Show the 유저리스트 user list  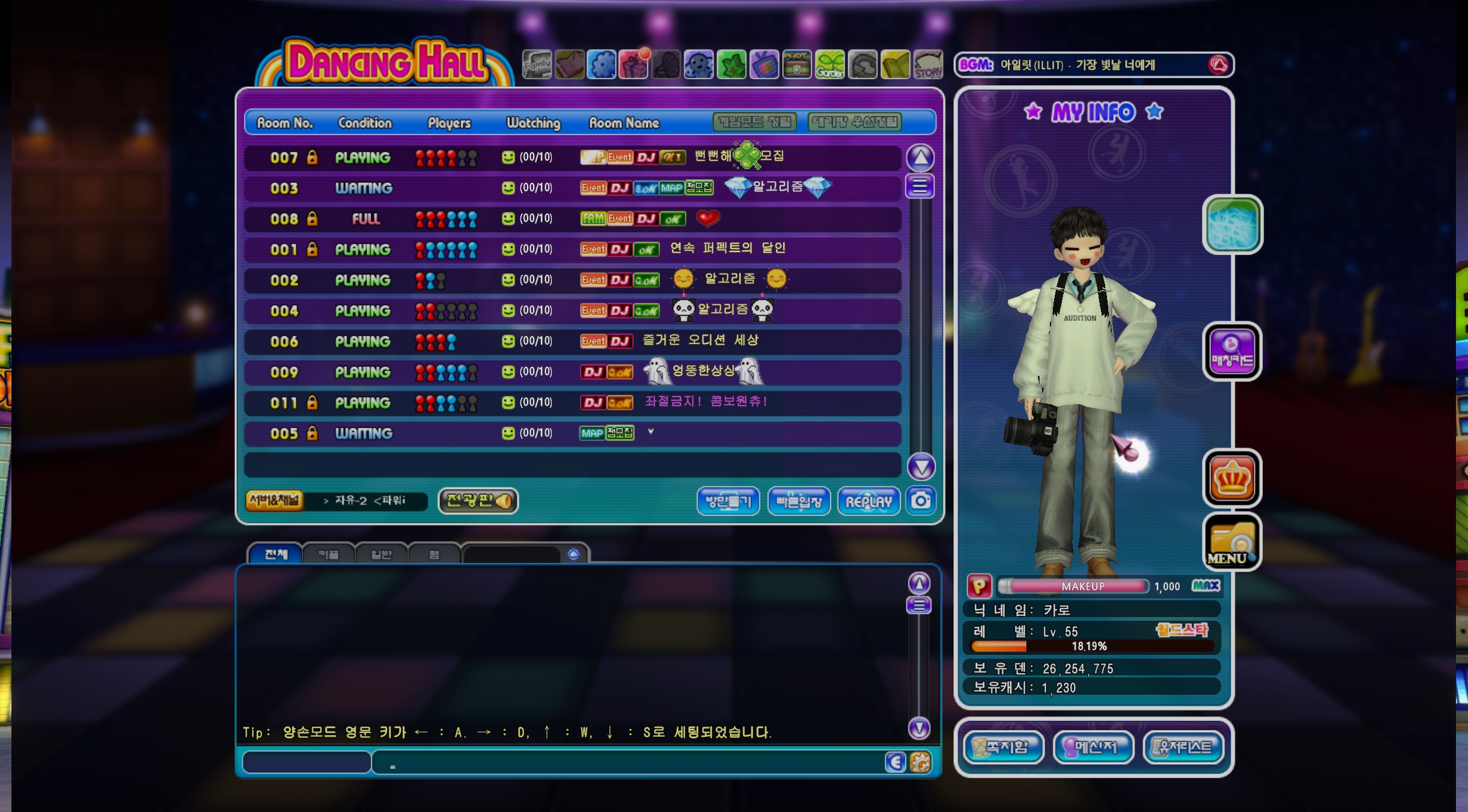pos(1183,747)
